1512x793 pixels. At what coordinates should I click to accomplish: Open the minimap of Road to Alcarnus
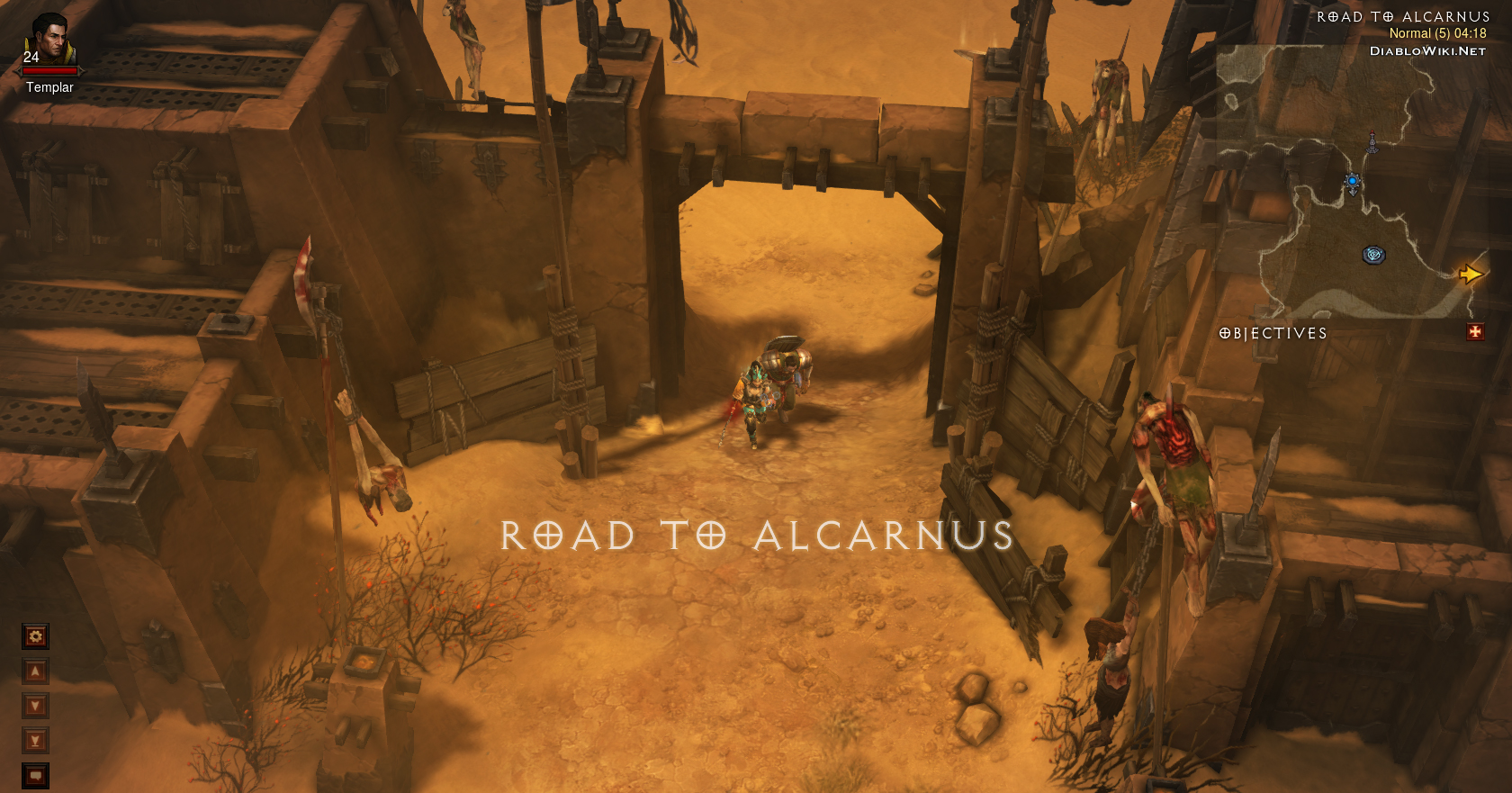(x=1350, y=180)
